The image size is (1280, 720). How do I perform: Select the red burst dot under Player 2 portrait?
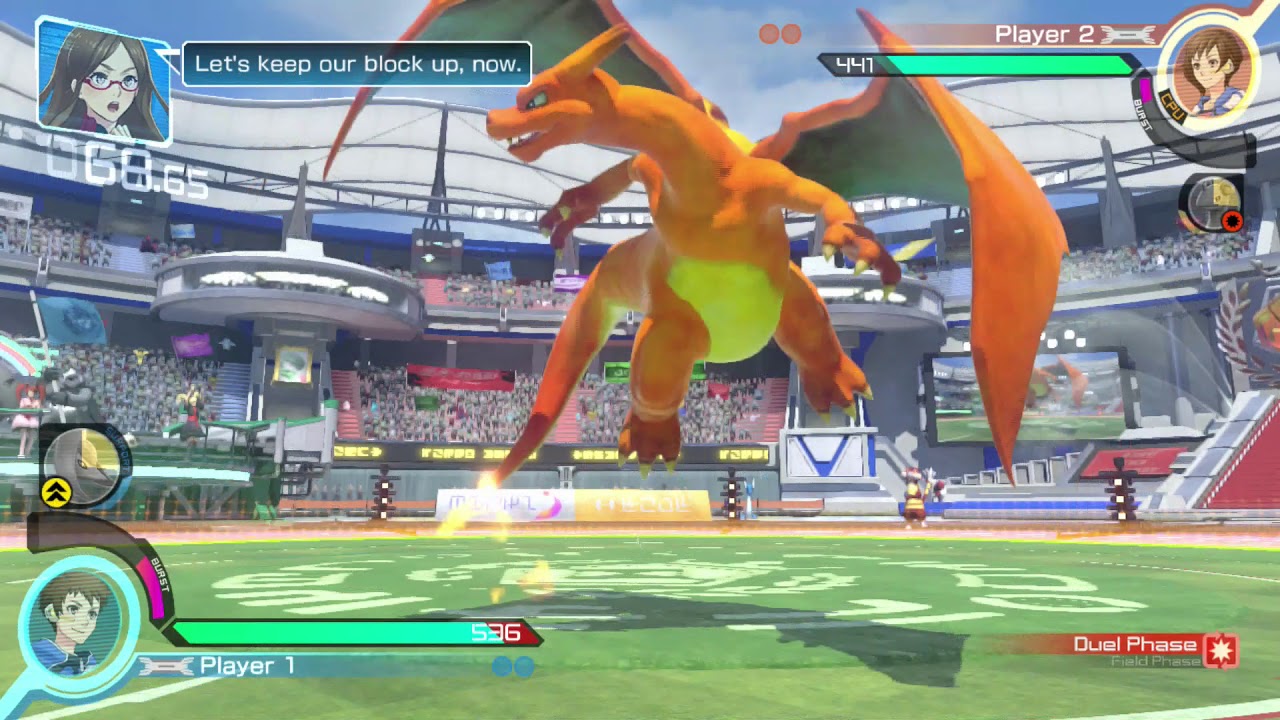tap(1232, 219)
